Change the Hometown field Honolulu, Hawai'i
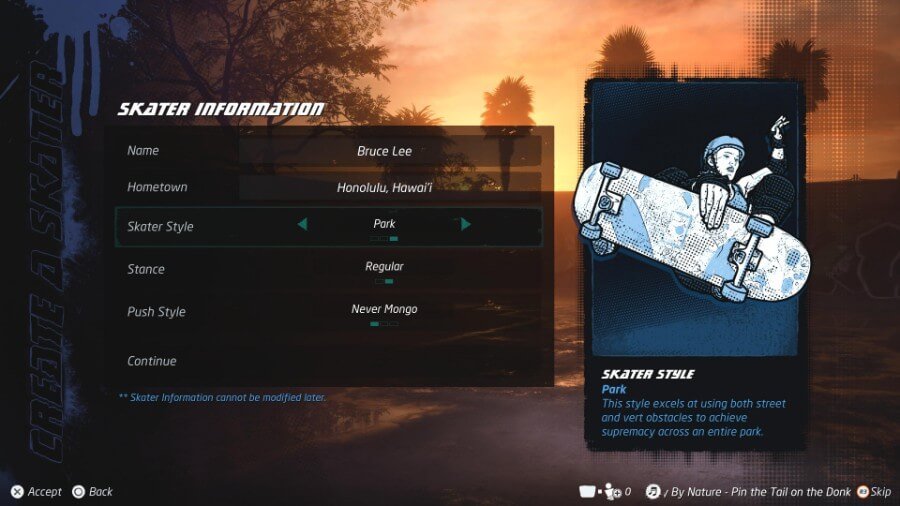 389,187
